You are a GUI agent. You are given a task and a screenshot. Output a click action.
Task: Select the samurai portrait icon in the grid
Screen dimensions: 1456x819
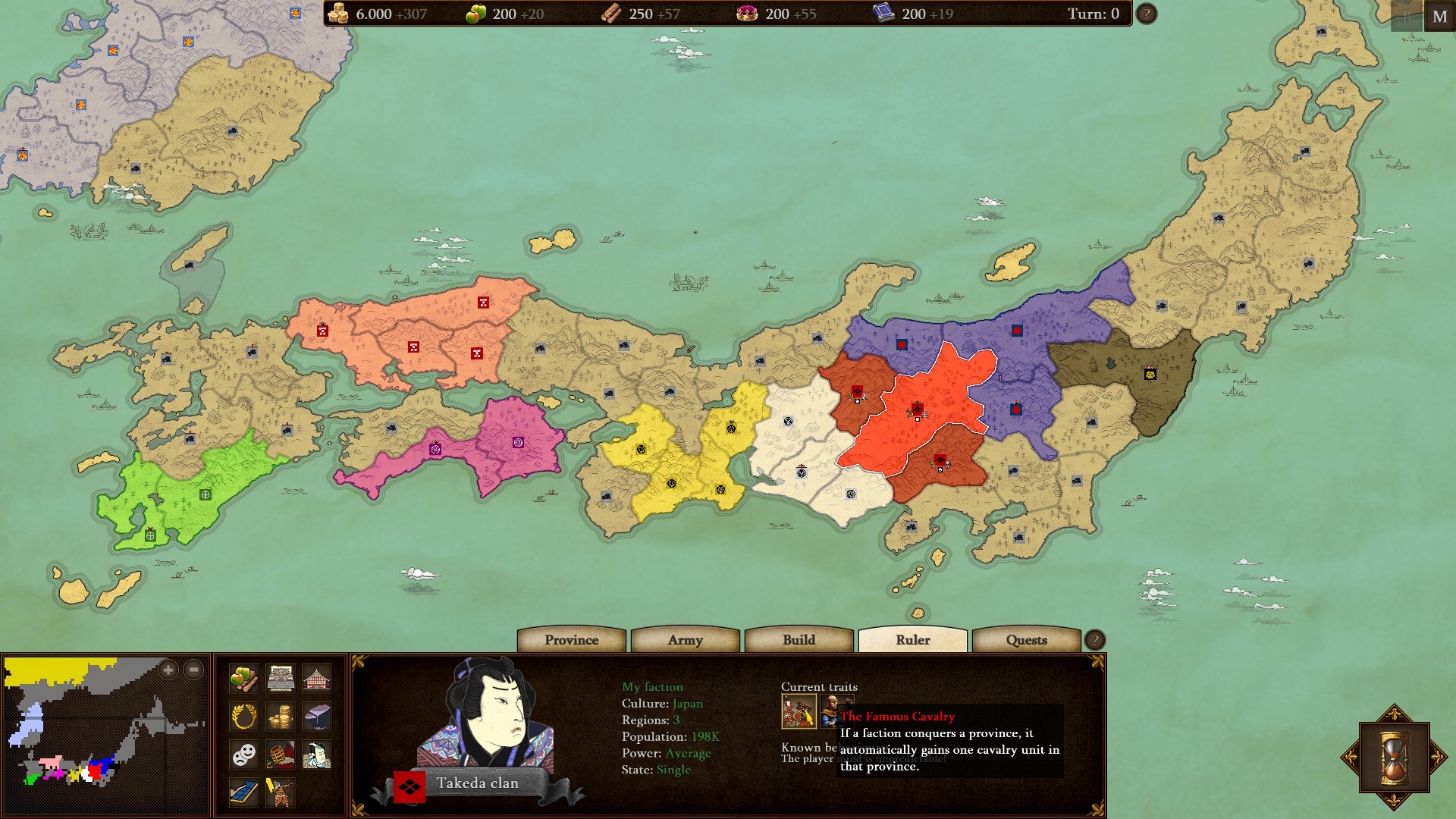pos(316,755)
